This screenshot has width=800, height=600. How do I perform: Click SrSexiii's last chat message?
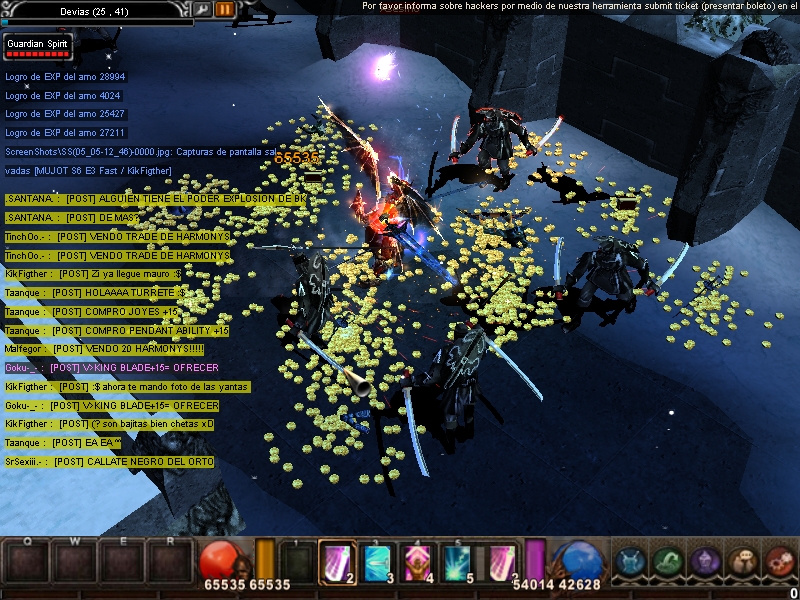[109, 462]
